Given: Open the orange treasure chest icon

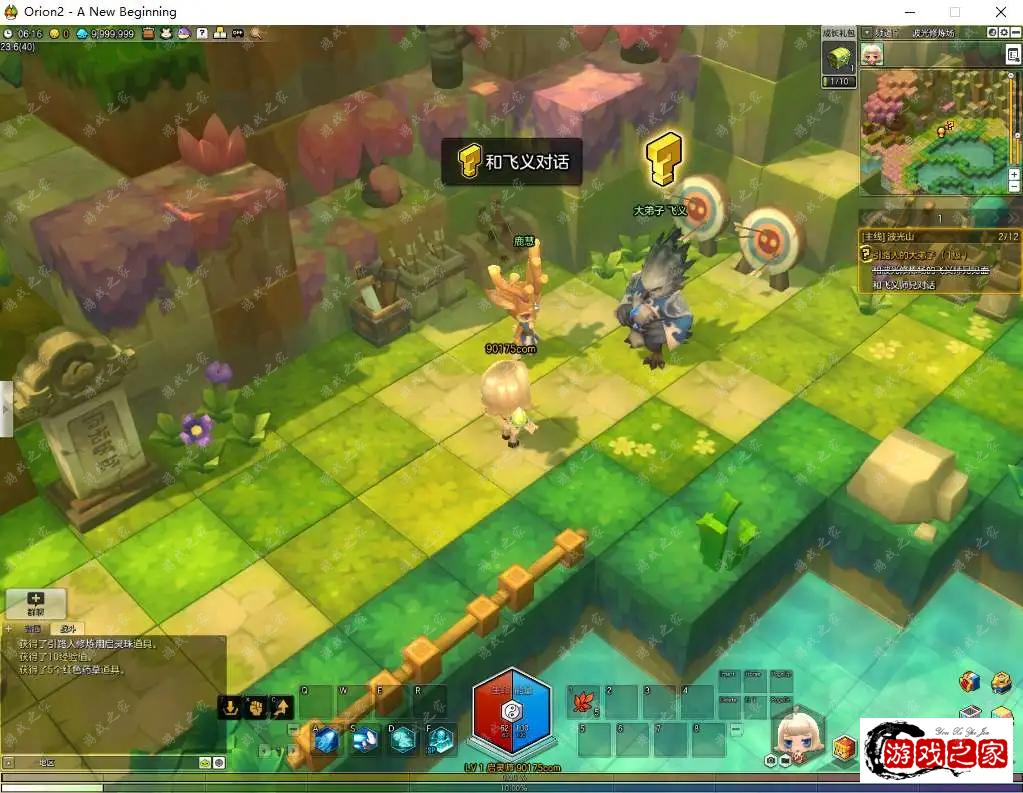Looking at the screenshot, I should tap(845, 748).
